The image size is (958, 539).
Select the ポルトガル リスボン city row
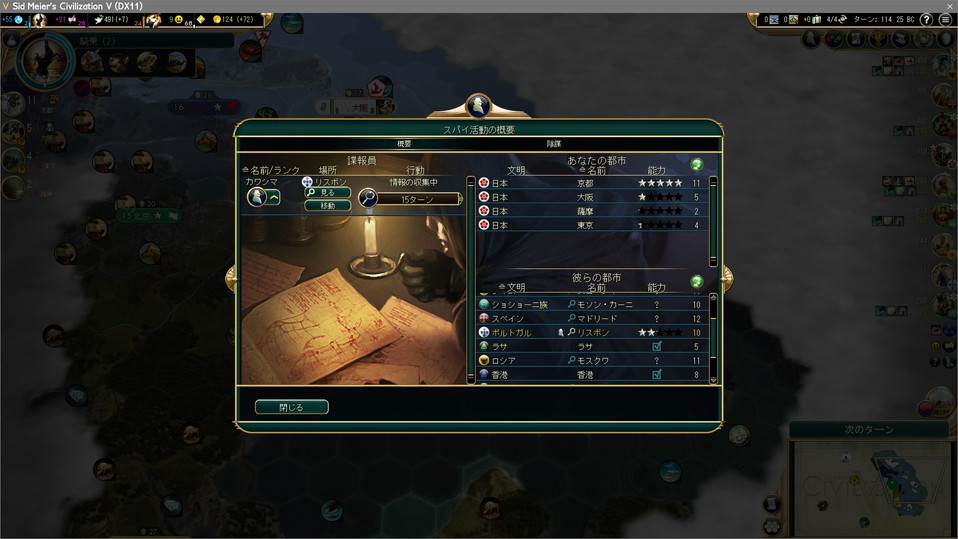(x=590, y=332)
